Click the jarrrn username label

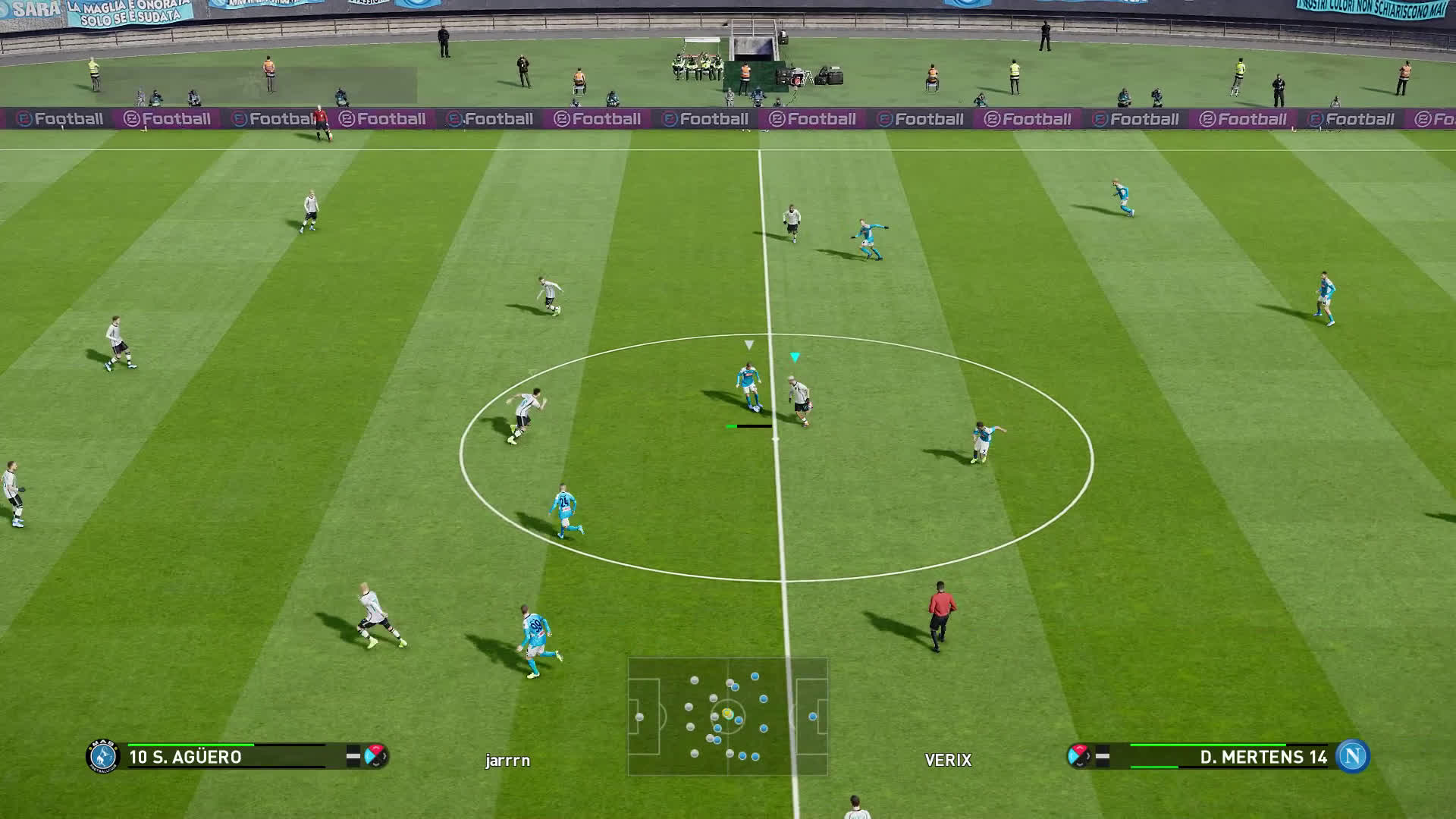507,760
